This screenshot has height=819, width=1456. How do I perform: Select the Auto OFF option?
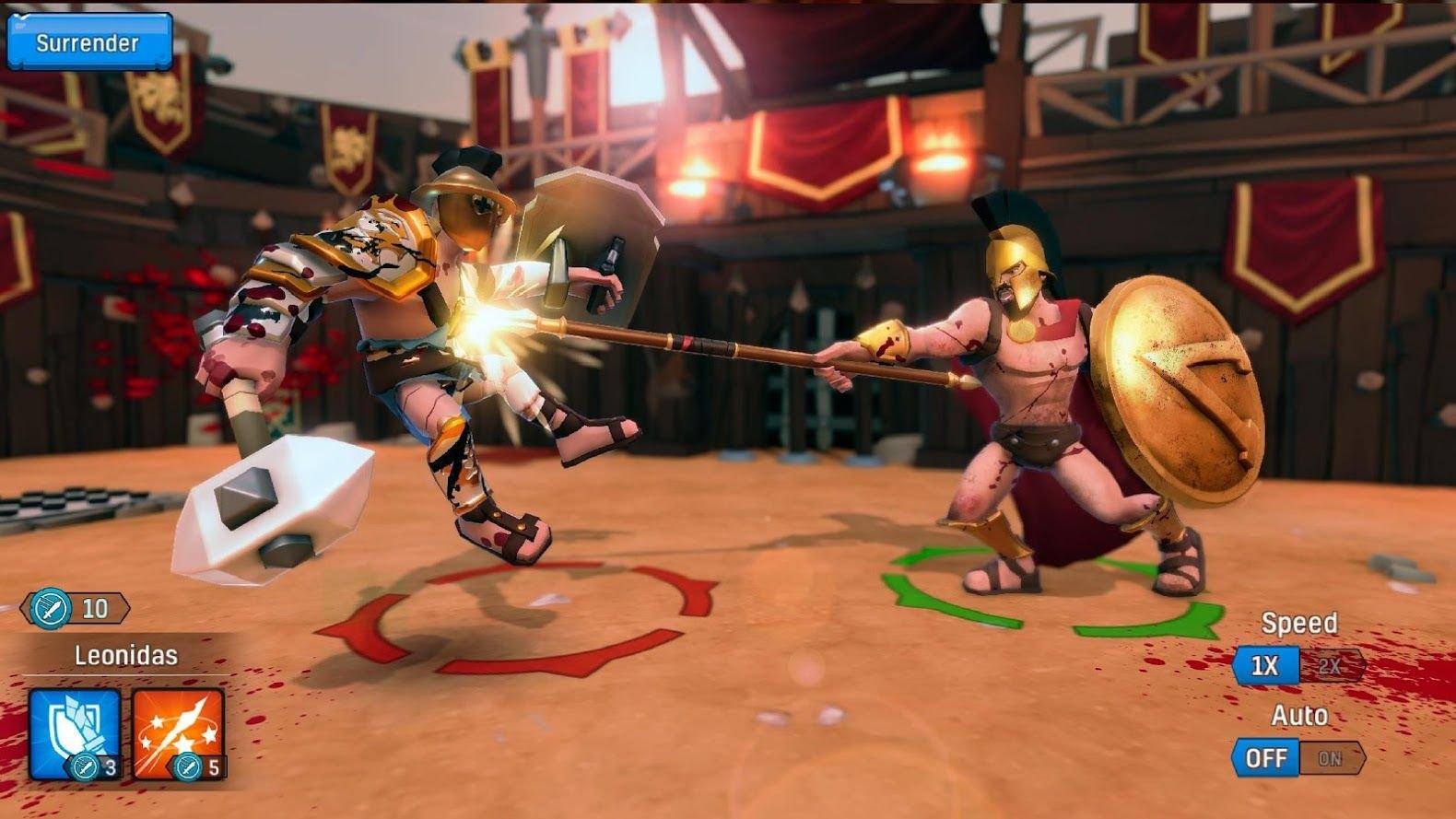click(1265, 758)
